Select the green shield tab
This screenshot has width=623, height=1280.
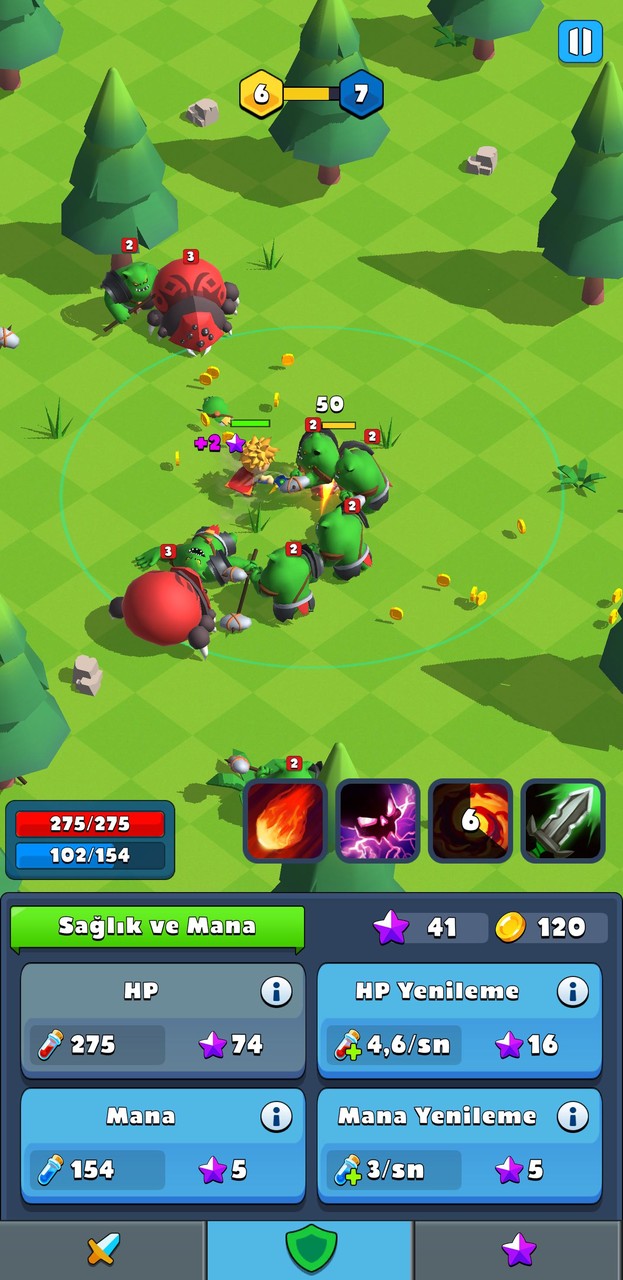click(310, 1249)
